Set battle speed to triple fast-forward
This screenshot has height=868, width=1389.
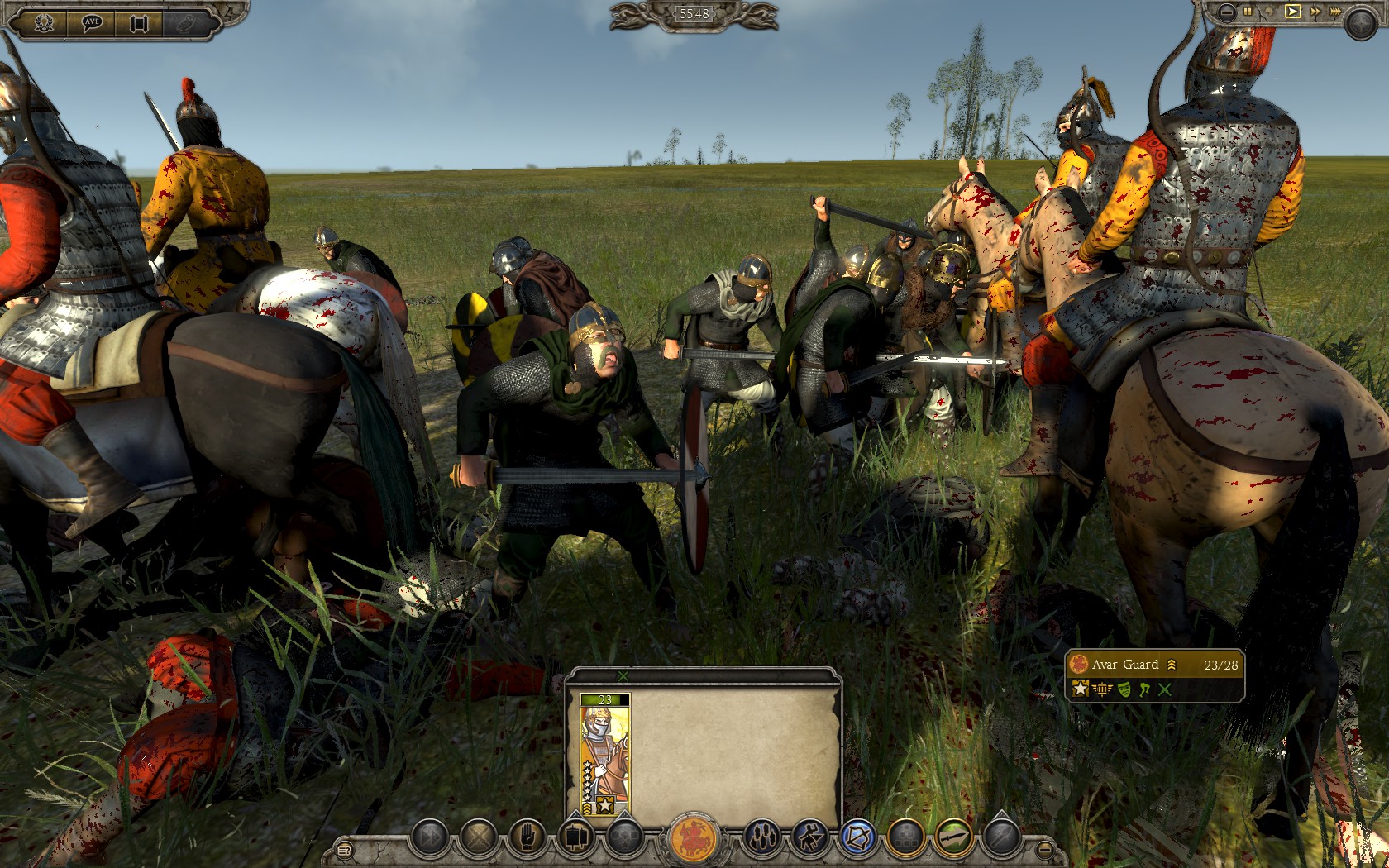[x=1335, y=12]
